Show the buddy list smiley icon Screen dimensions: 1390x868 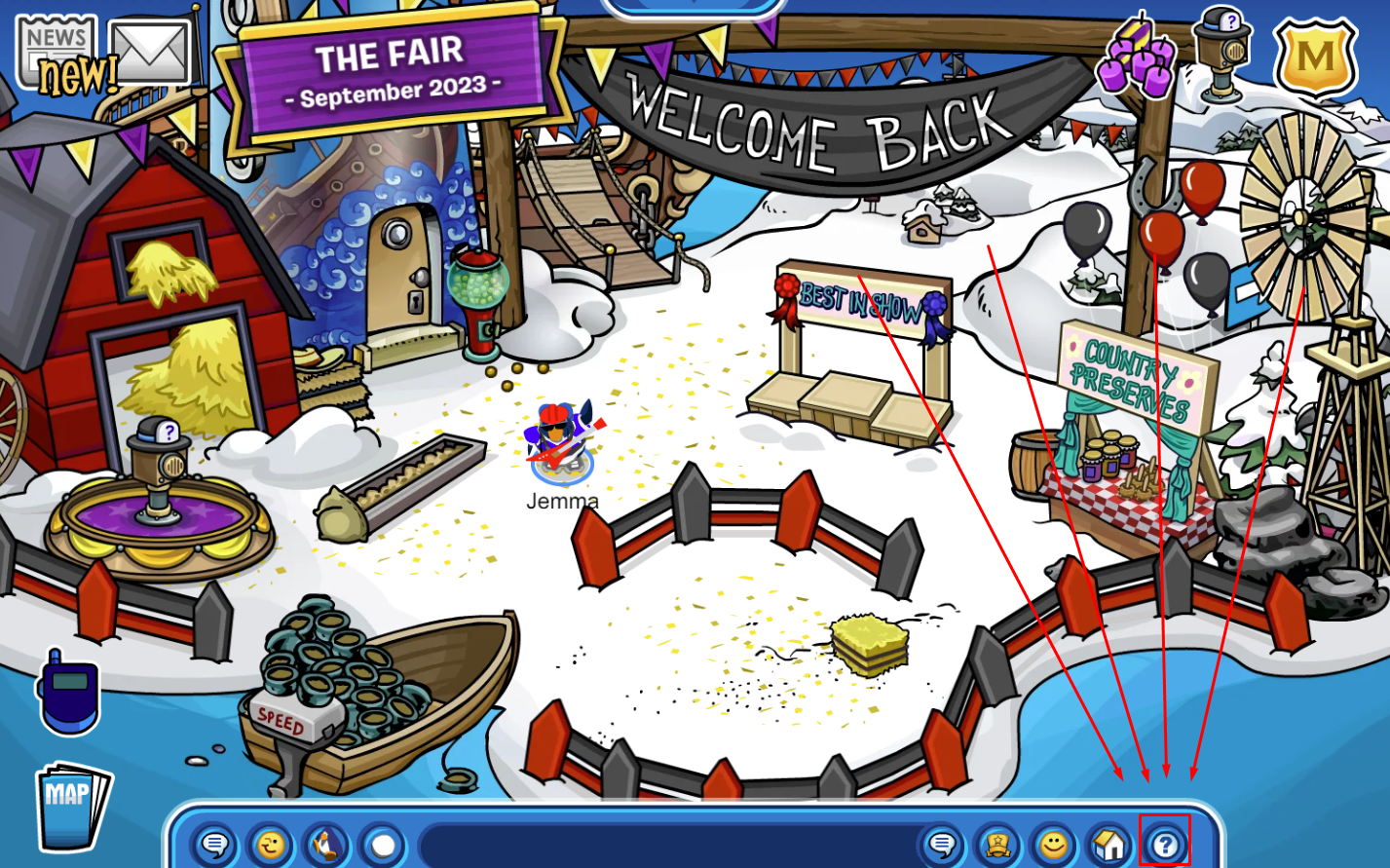click(x=1053, y=845)
